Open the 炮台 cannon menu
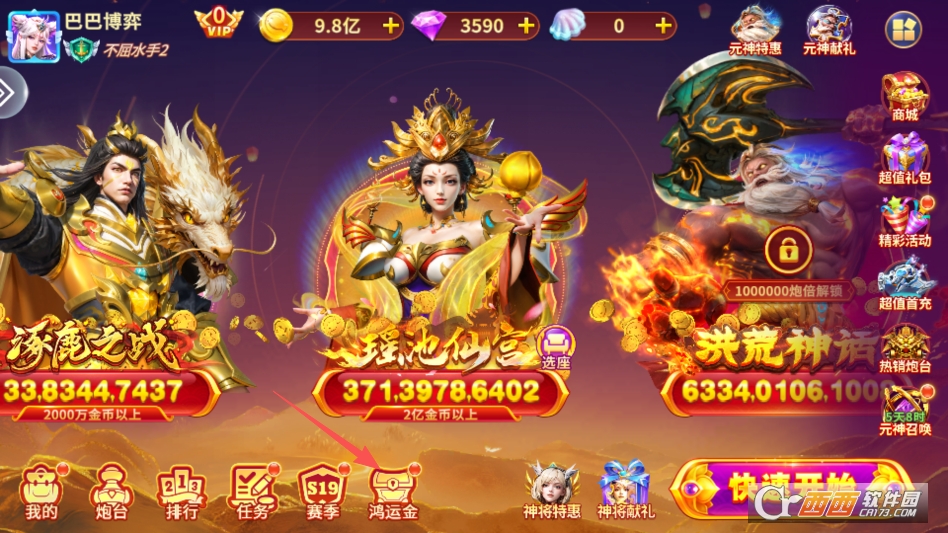Image resolution: width=948 pixels, height=533 pixels. pos(109,491)
